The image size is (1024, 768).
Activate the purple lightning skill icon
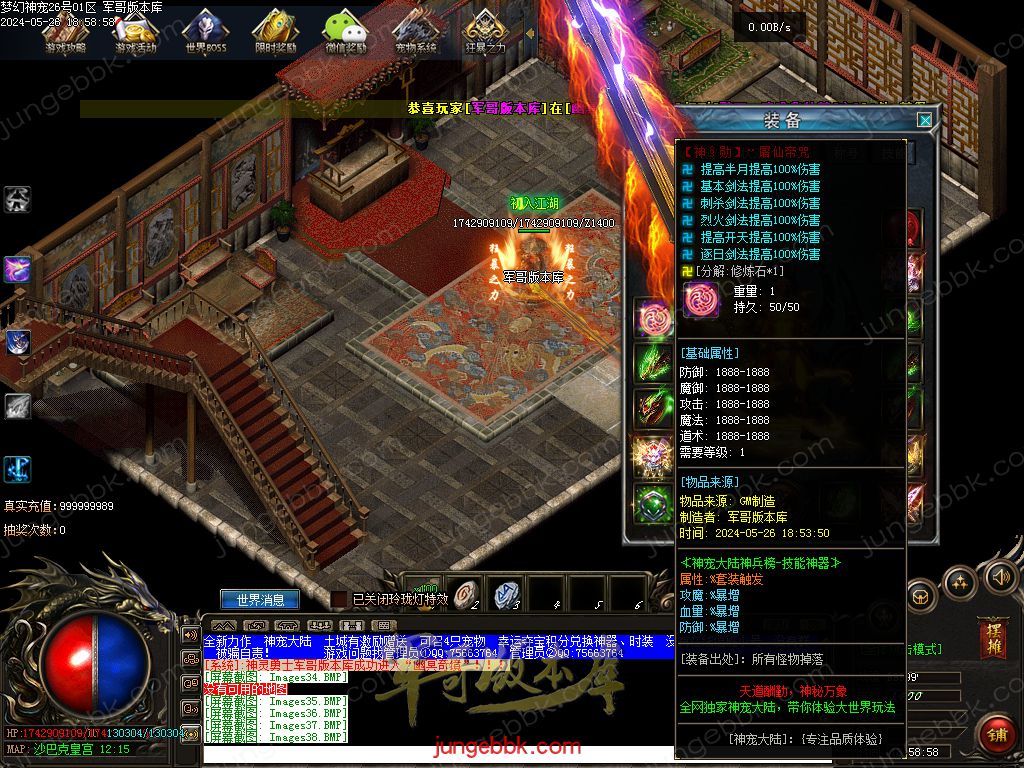tap(17, 269)
